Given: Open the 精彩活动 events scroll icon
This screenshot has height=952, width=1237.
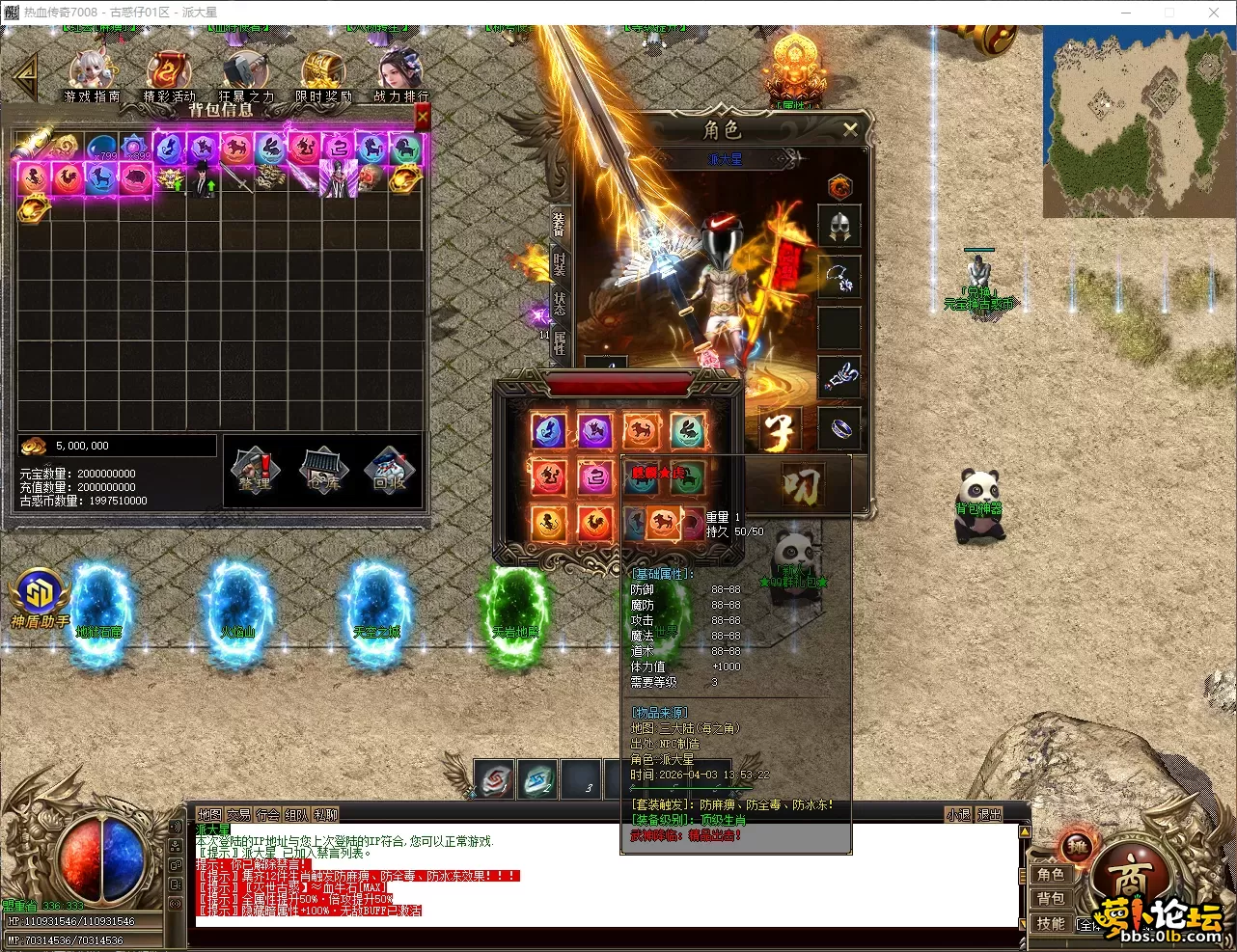Looking at the screenshot, I should point(169,75).
